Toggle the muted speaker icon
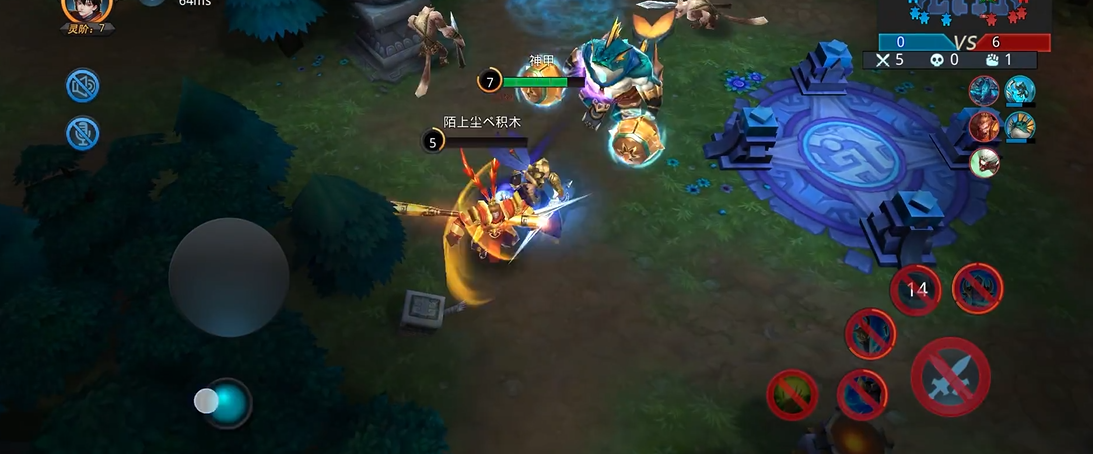 [83, 86]
